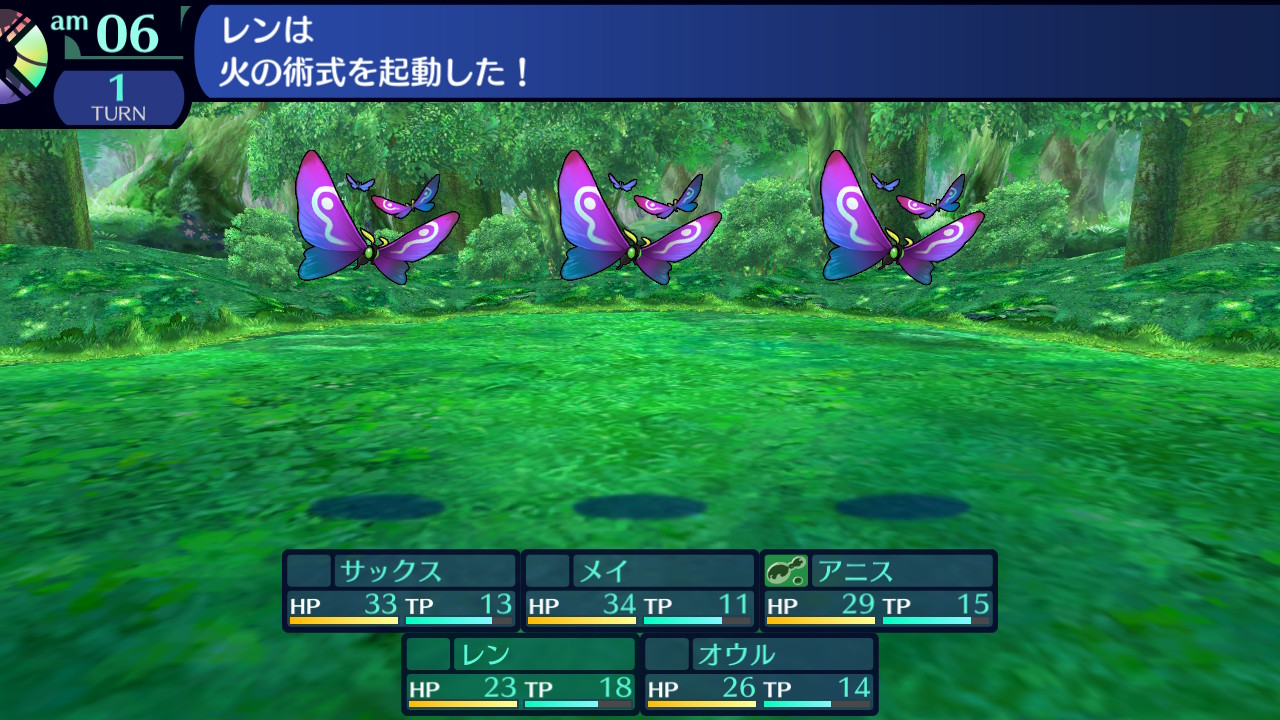
Task: Click the green status icon beside アニス
Action: click(786, 571)
